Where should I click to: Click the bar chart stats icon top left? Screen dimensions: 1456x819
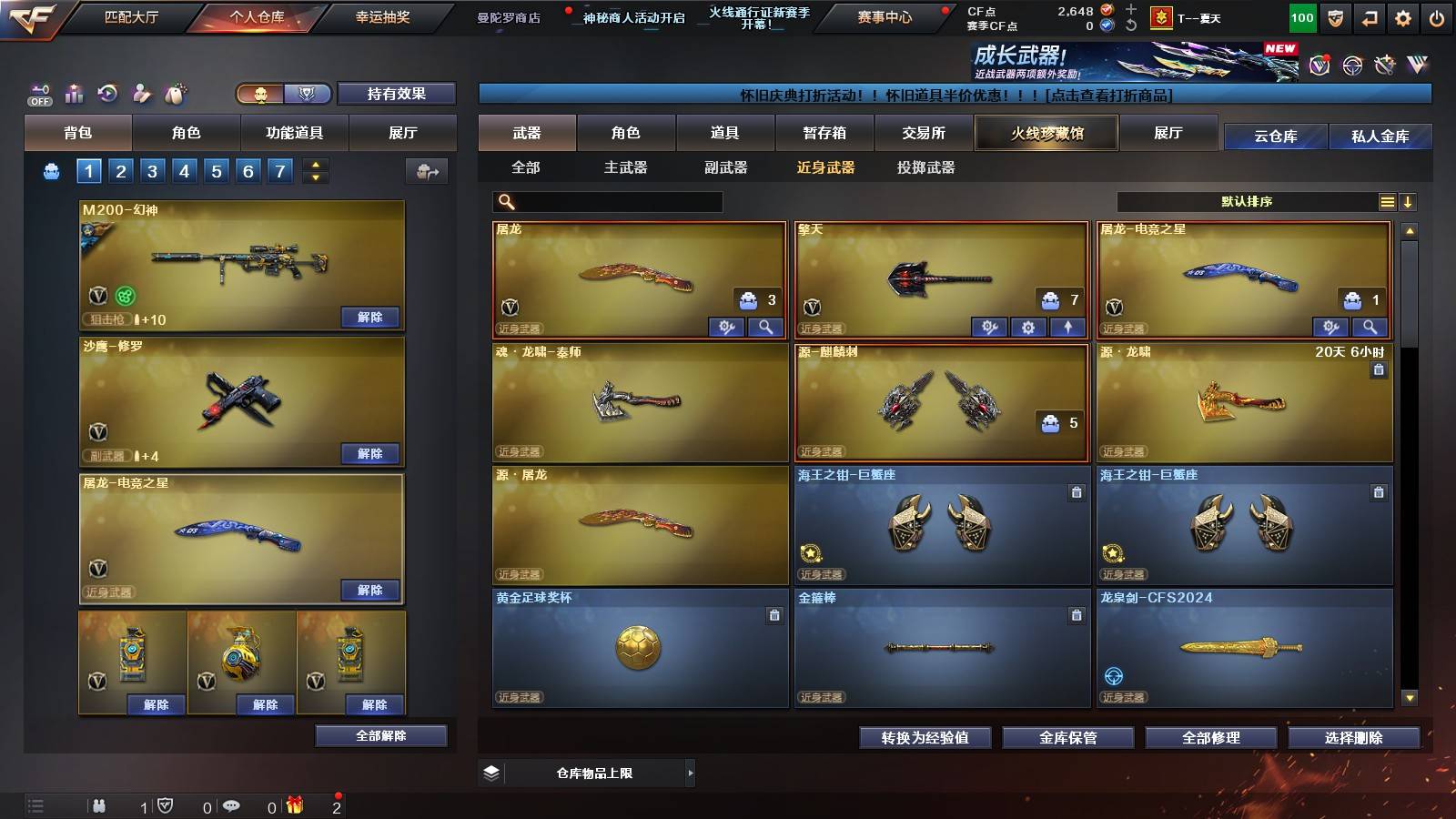tap(74, 92)
